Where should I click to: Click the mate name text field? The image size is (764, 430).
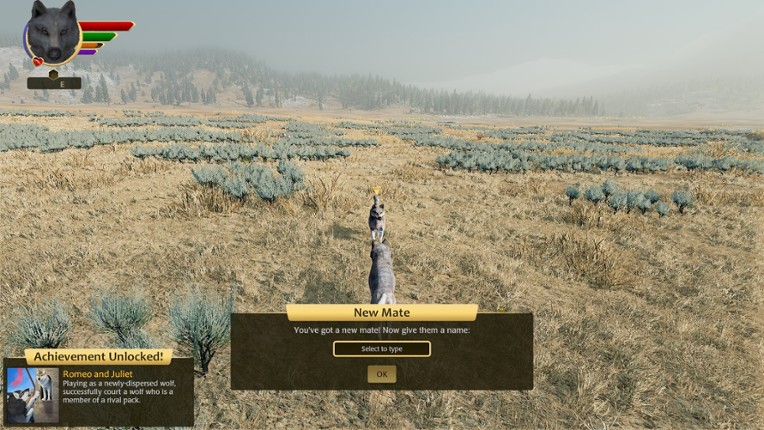tap(382, 349)
